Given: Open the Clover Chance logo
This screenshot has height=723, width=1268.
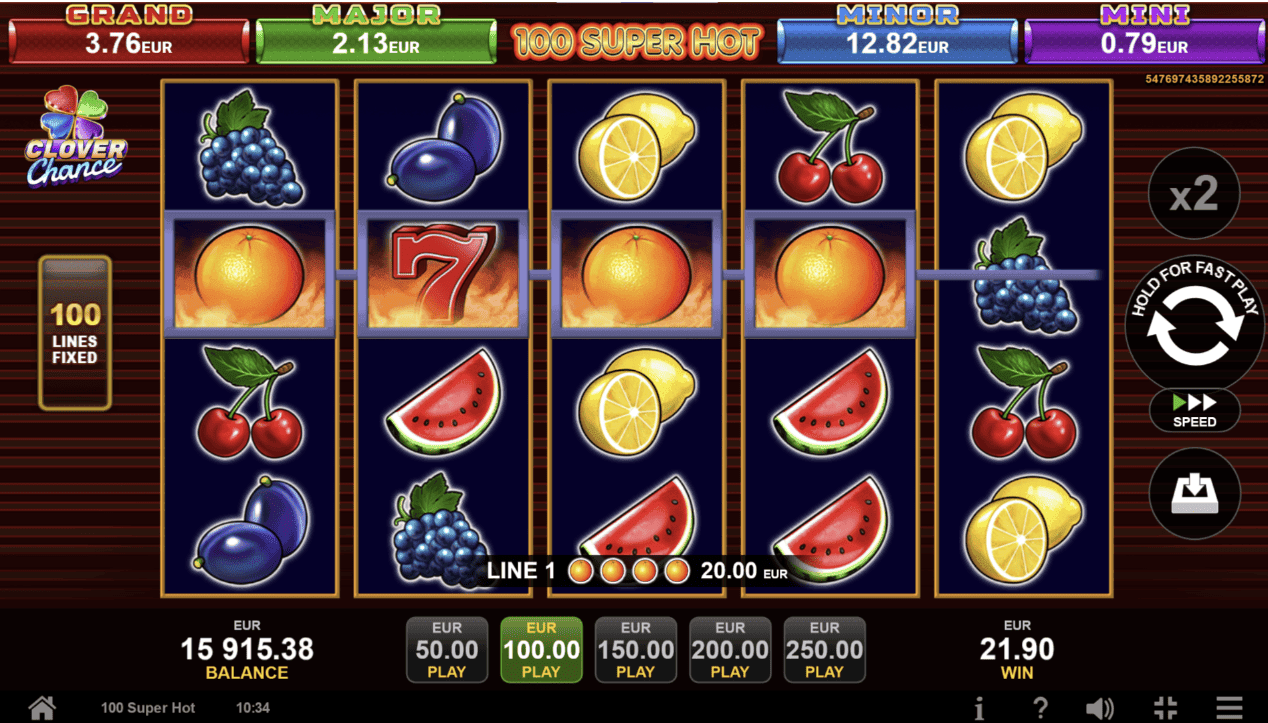Looking at the screenshot, I should coord(76,137).
